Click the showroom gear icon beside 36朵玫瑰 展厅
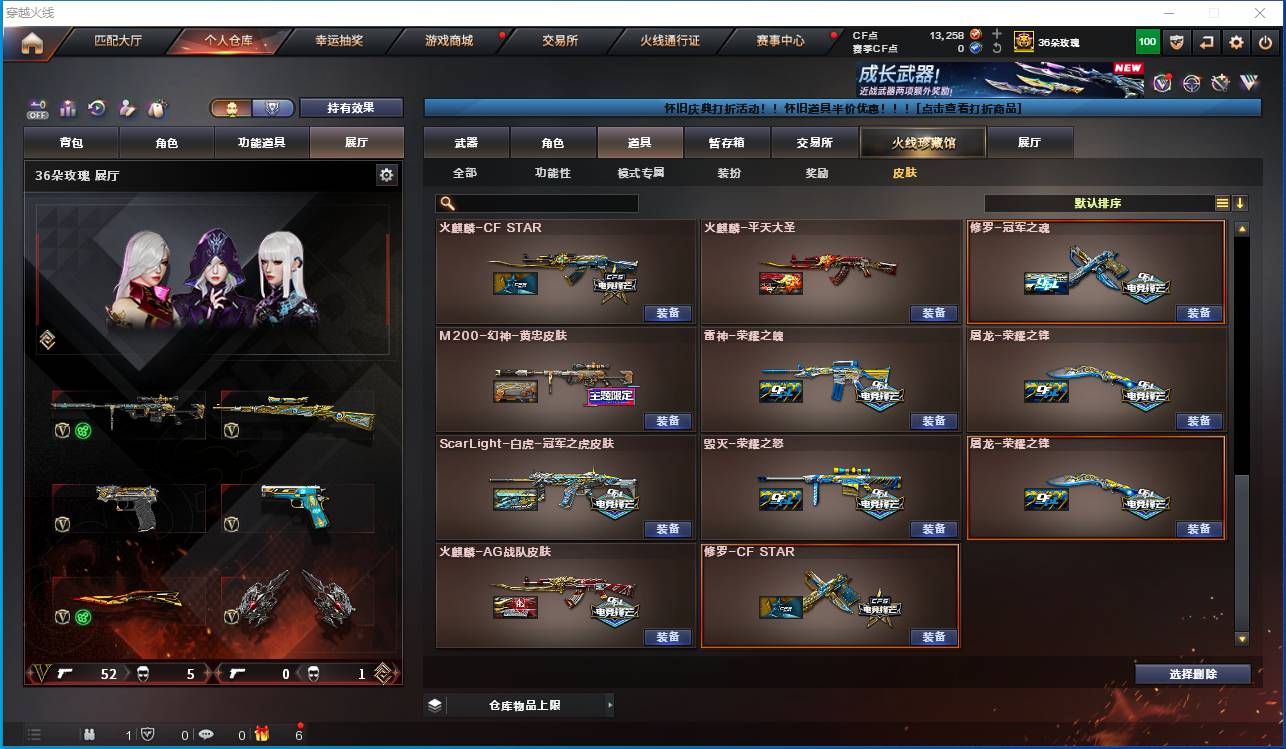The height and width of the screenshot is (749, 1286). tap(387, 174)
